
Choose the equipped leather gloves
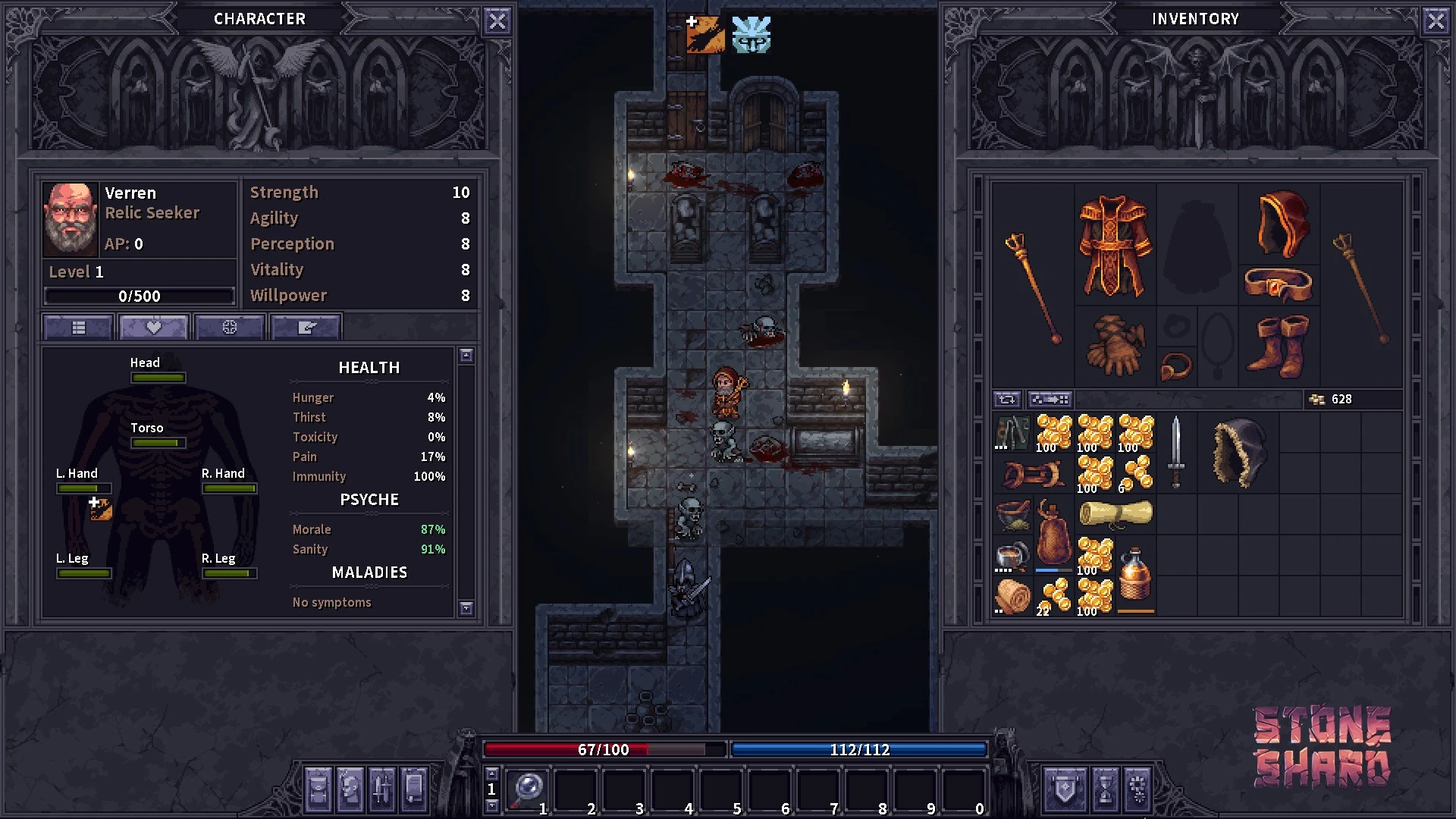[x=1115, y=346]
